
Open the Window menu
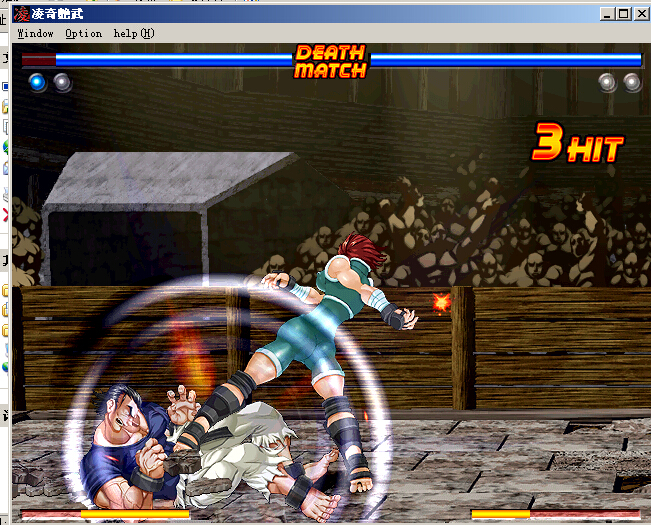[x=35, y=33]
